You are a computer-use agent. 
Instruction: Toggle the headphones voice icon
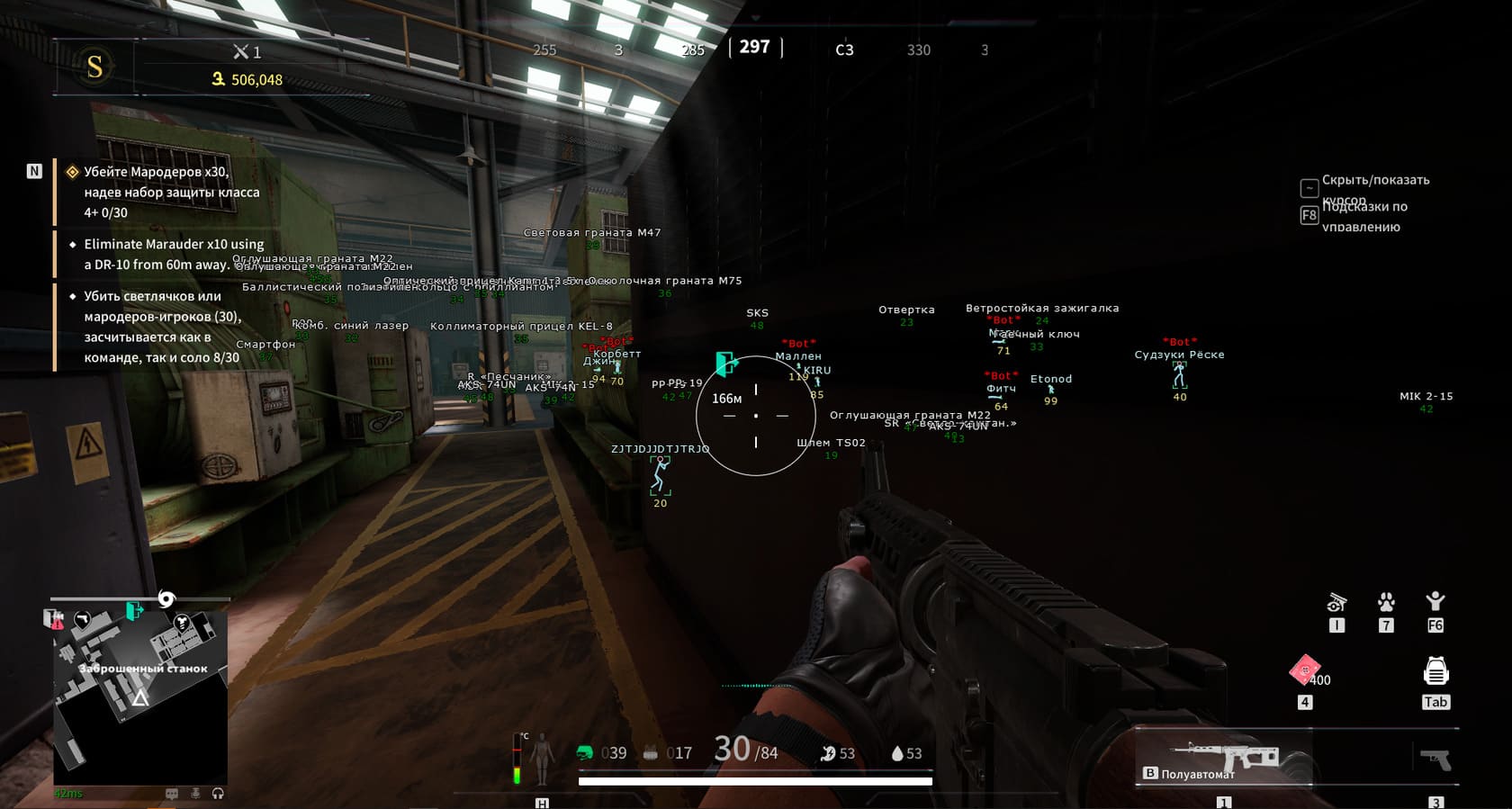point(218,794)
